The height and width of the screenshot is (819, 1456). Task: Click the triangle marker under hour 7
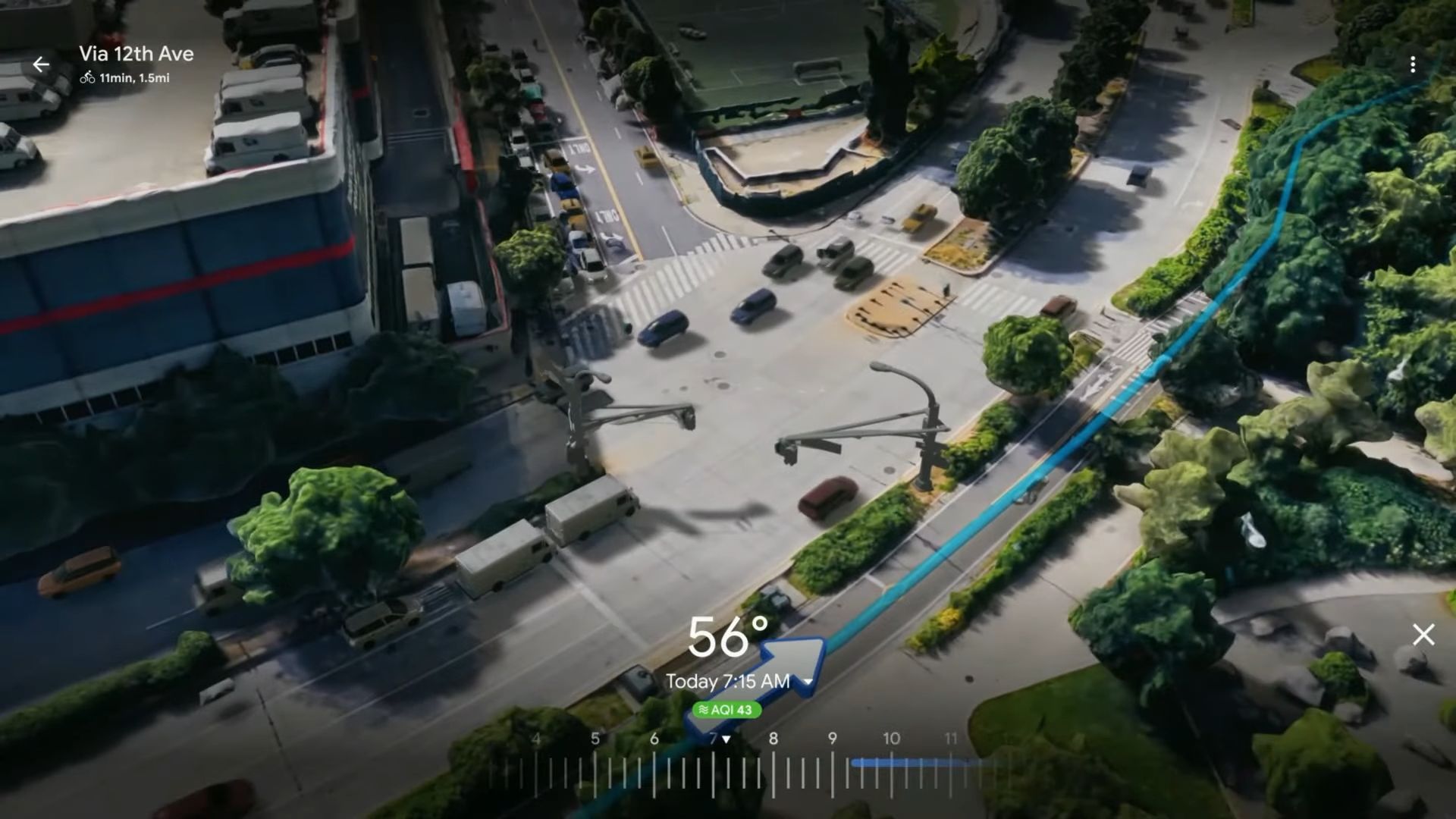point(726,737)
